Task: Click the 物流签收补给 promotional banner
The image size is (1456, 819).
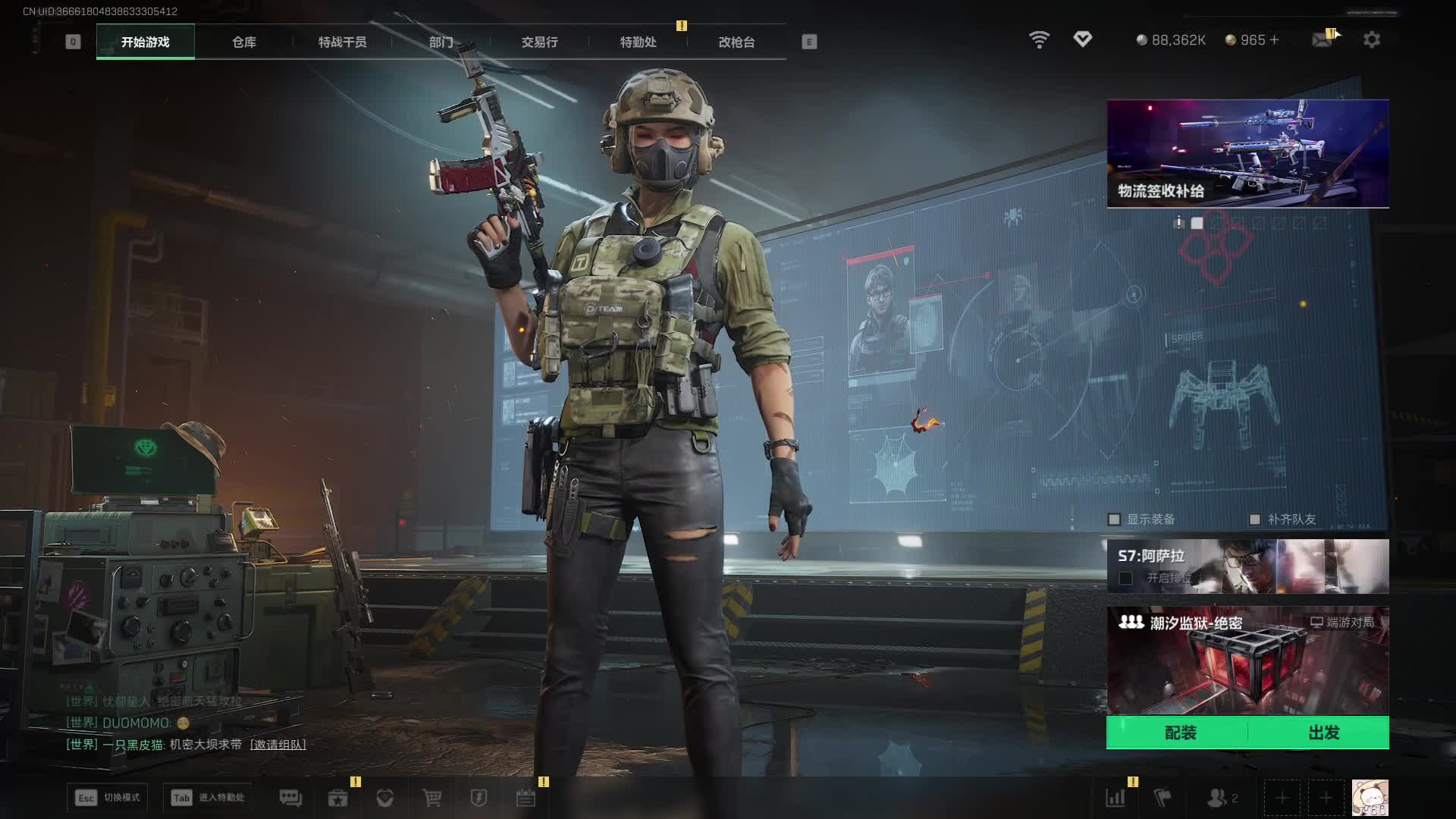Action: 1247,153
